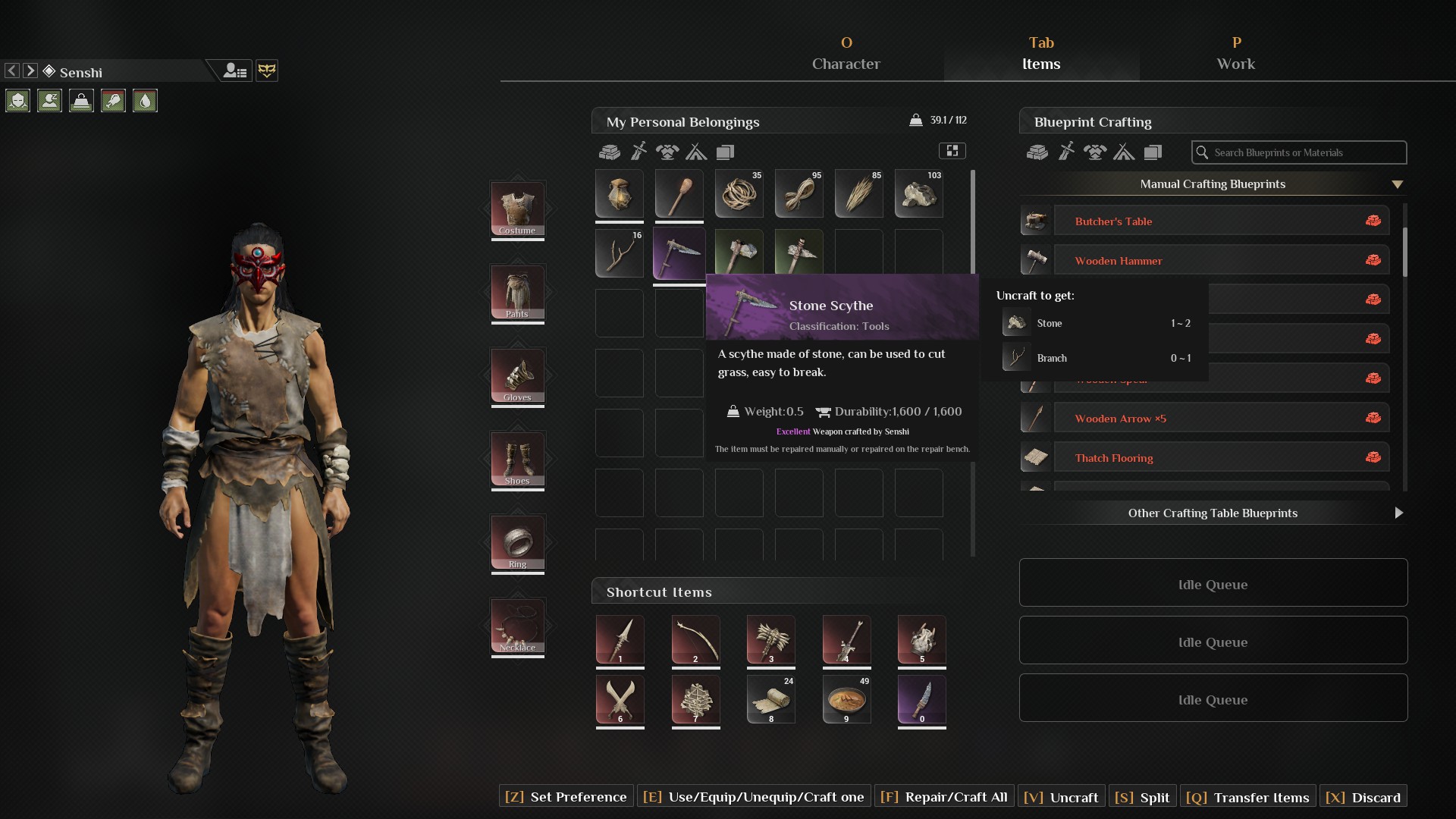Click the Discard button
The image size is (1456, 819).
click(1363, 797)
